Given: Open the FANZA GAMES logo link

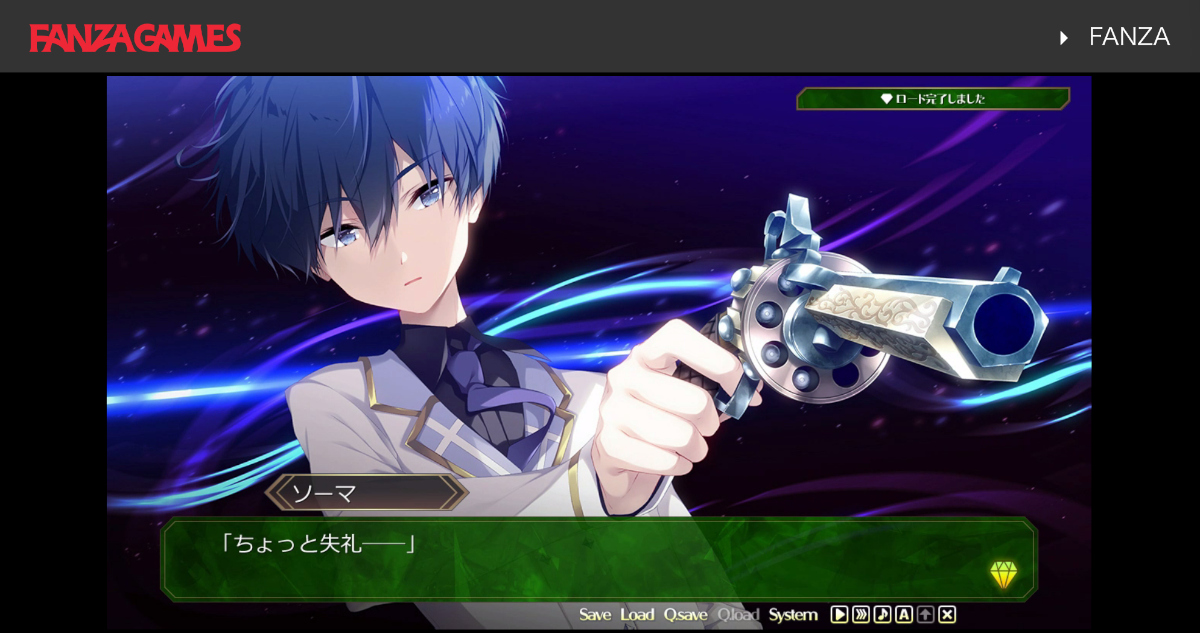Looking at the screenshot, I should tap(135, 38).
